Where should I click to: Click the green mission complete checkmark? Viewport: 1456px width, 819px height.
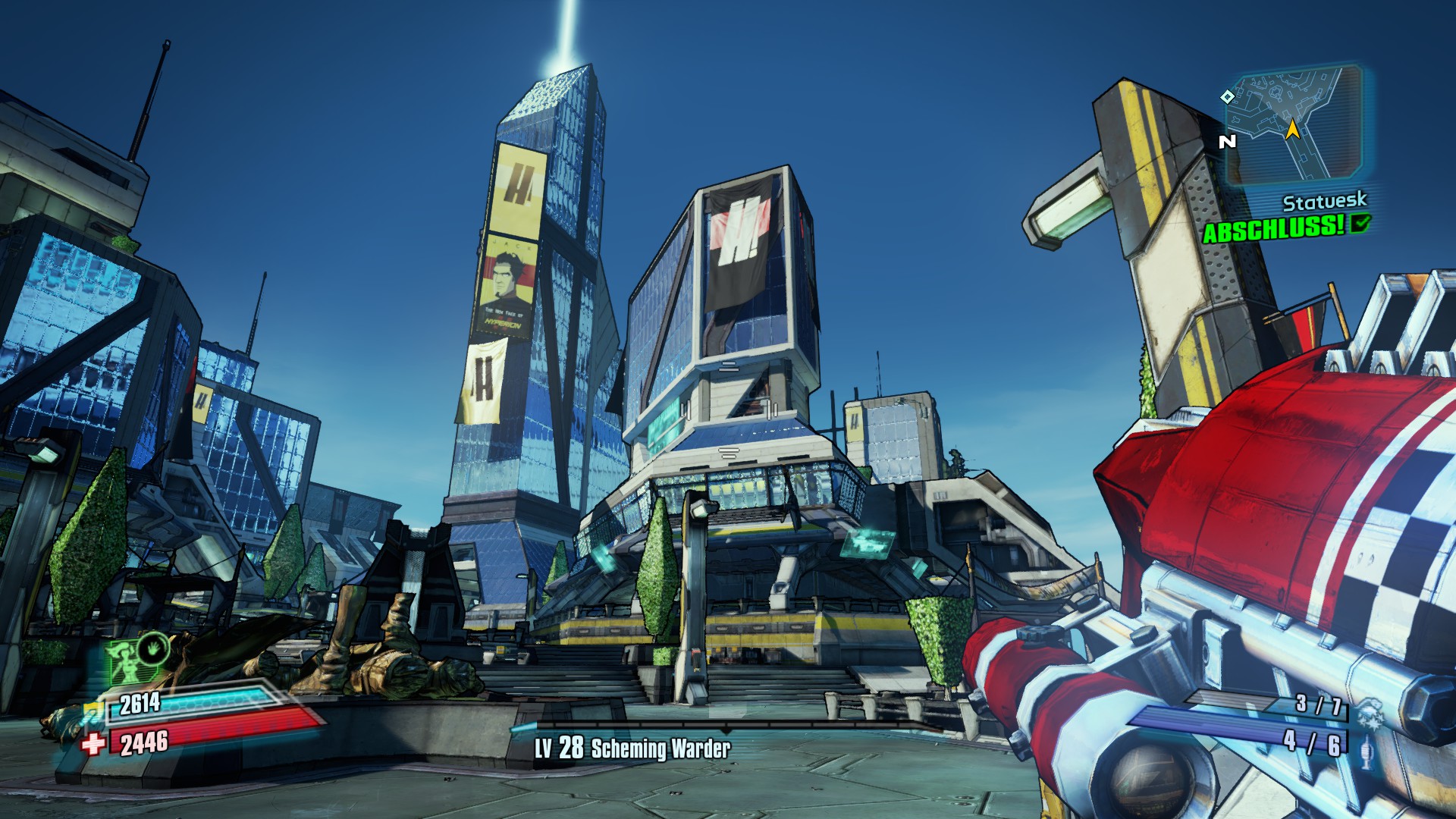1361,223
